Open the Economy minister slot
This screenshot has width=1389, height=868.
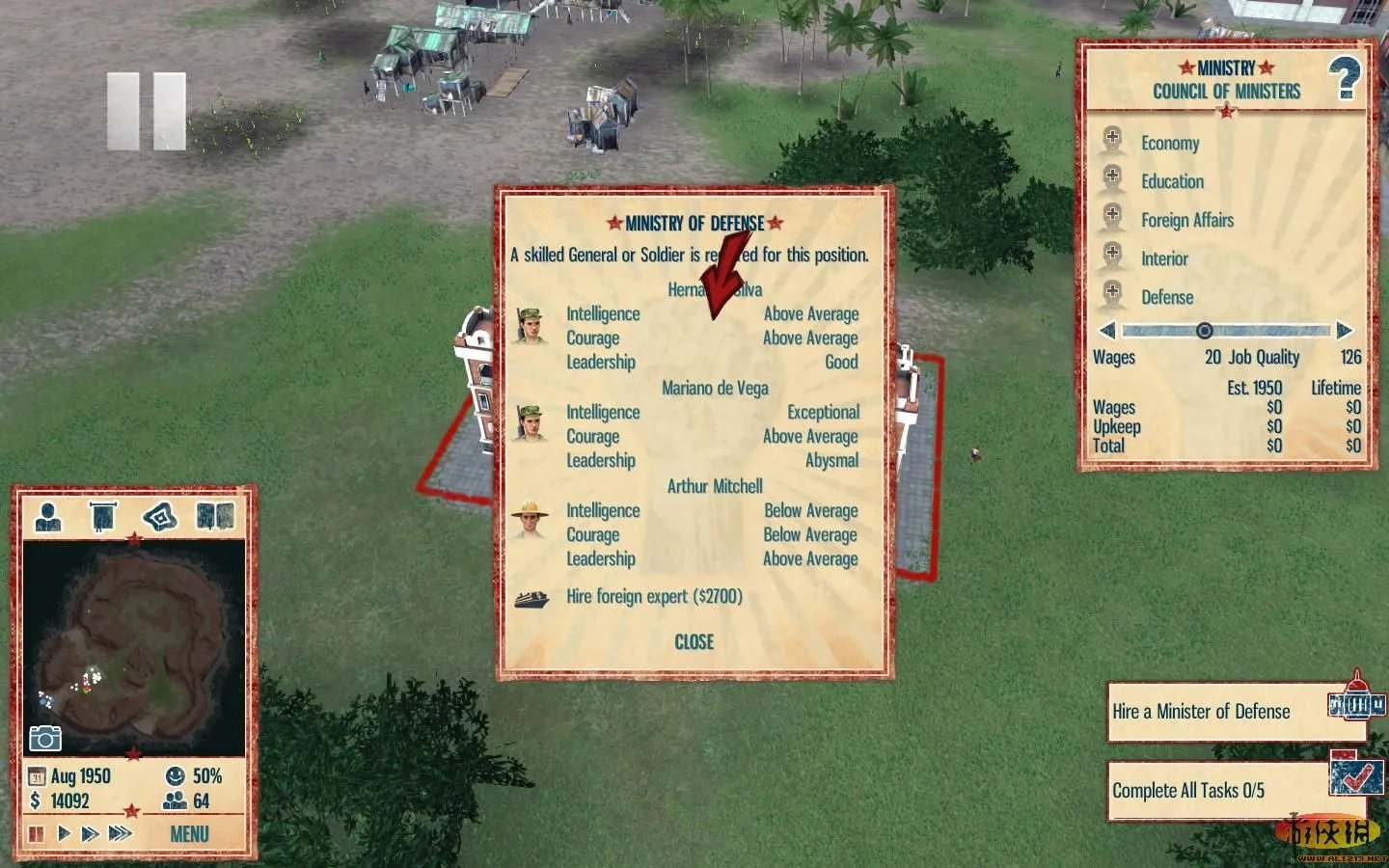(x=1169, y=144)
